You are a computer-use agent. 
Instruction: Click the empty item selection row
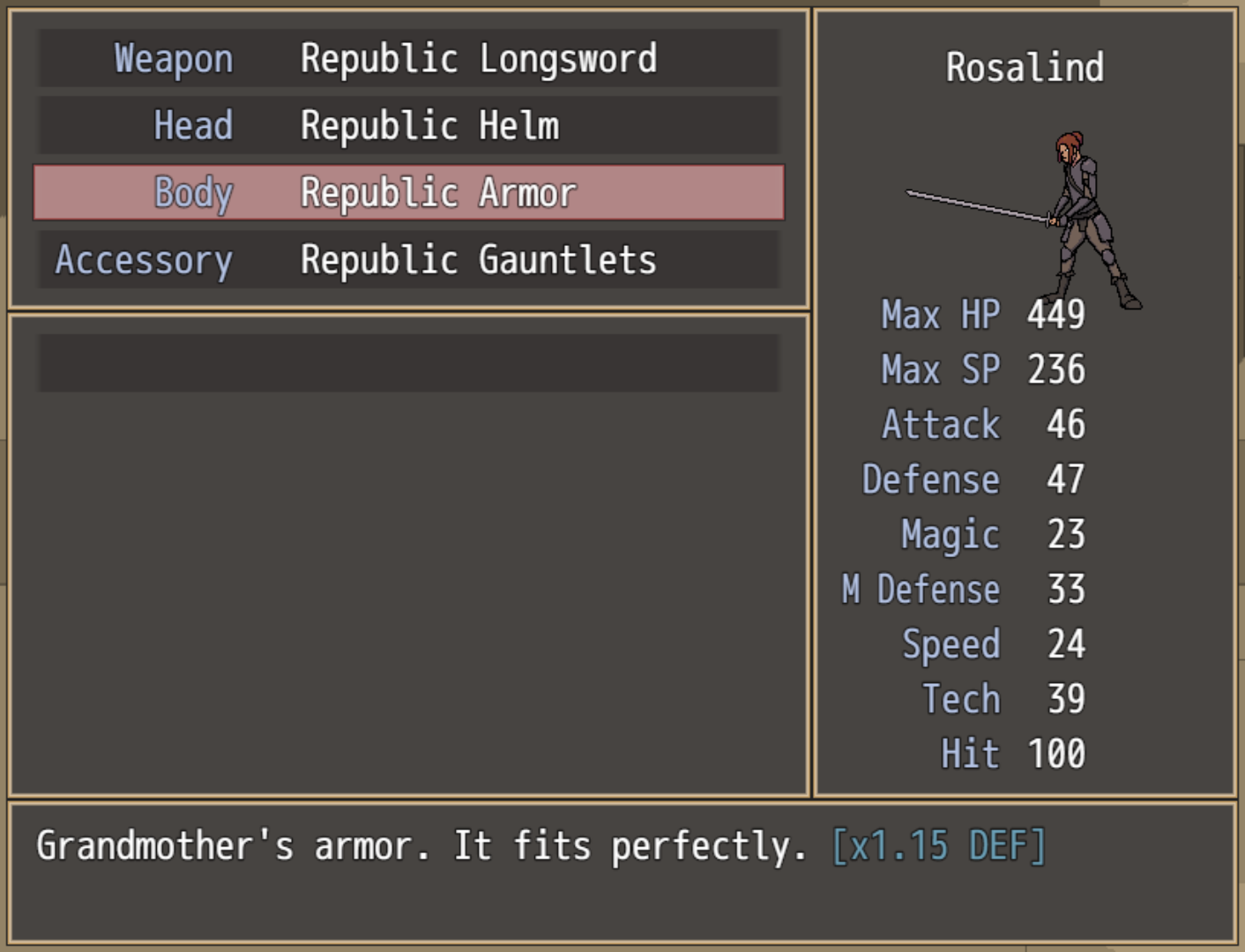click(x=406, y=362)
